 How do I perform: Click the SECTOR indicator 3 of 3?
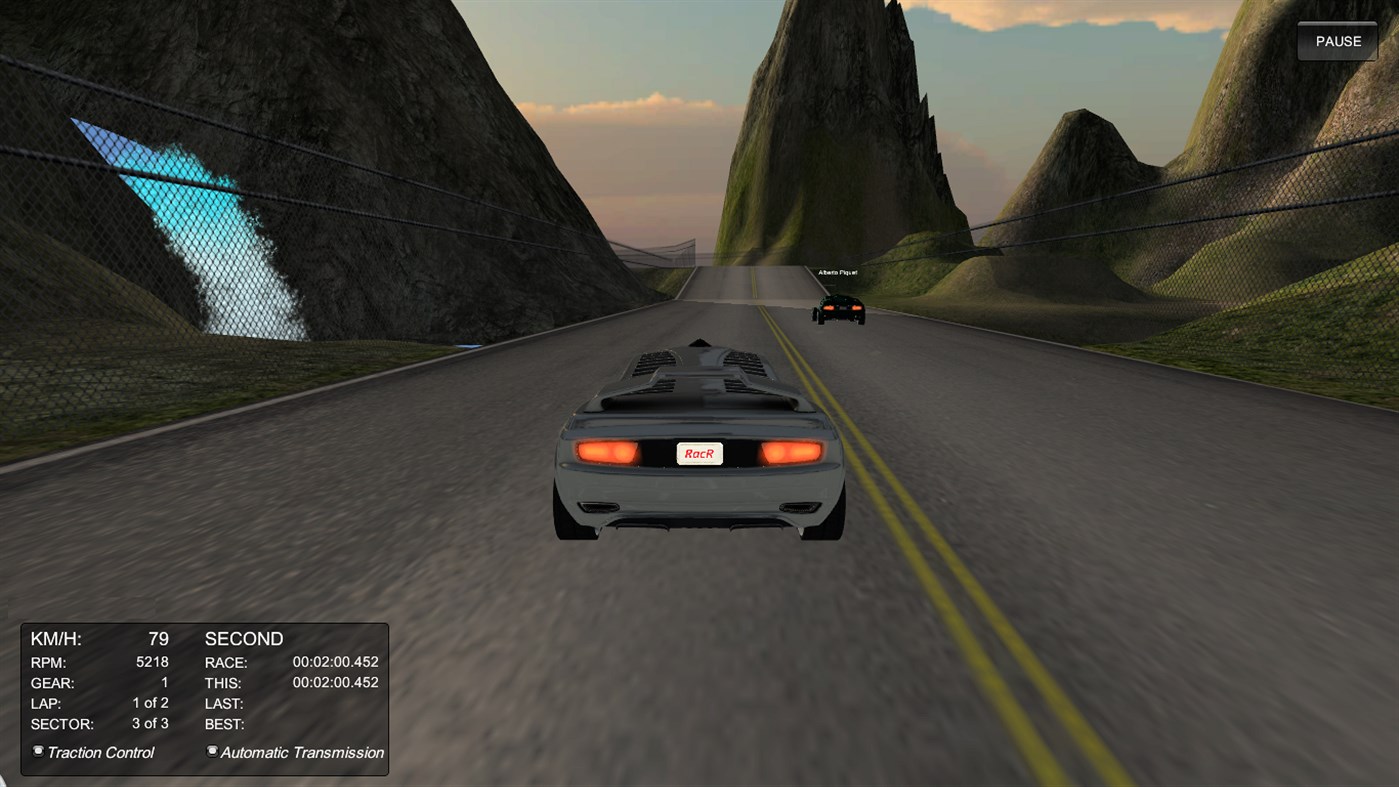[x=149, y=723]
